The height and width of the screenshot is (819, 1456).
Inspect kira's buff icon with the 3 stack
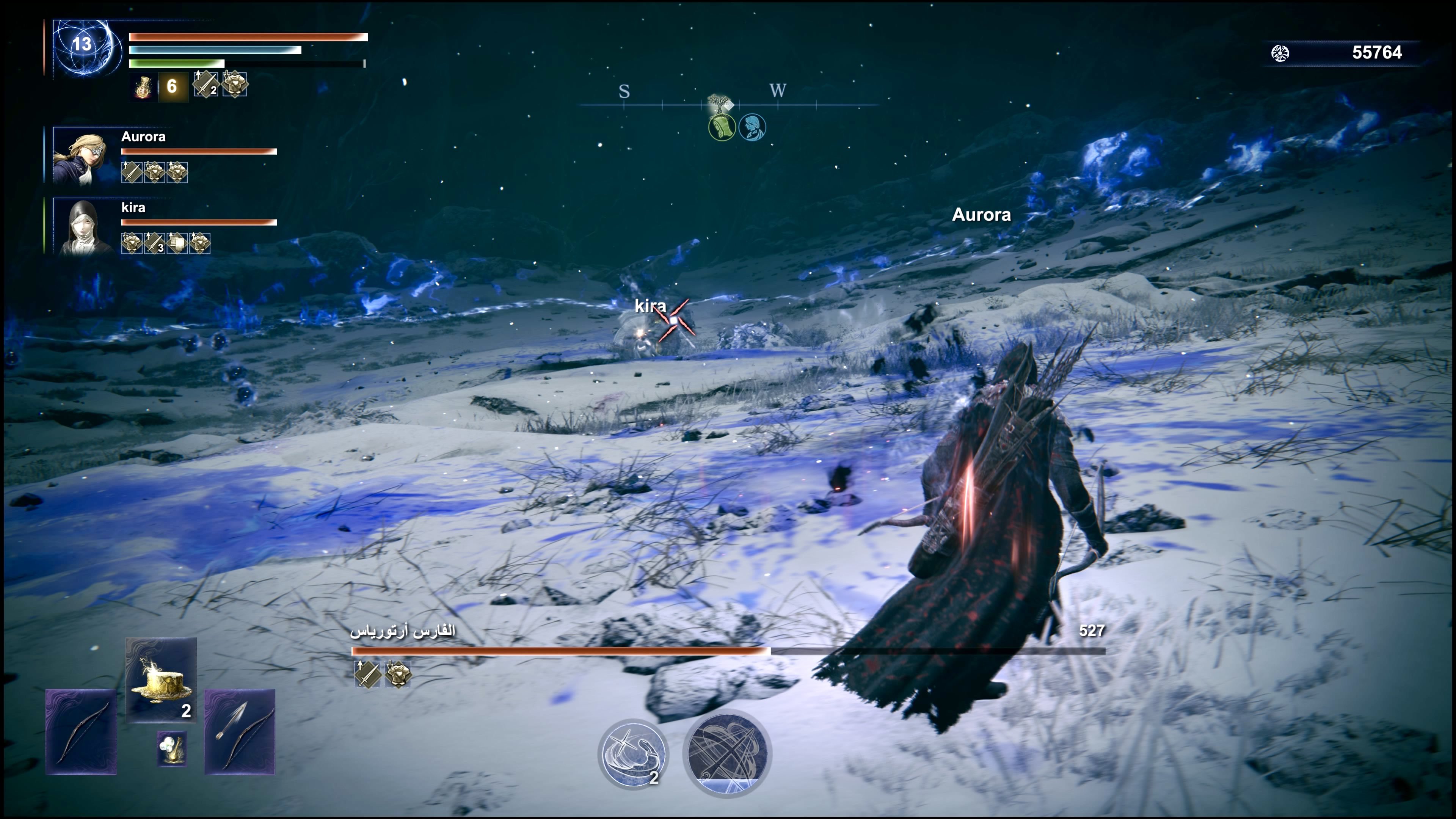coord(154,243)
